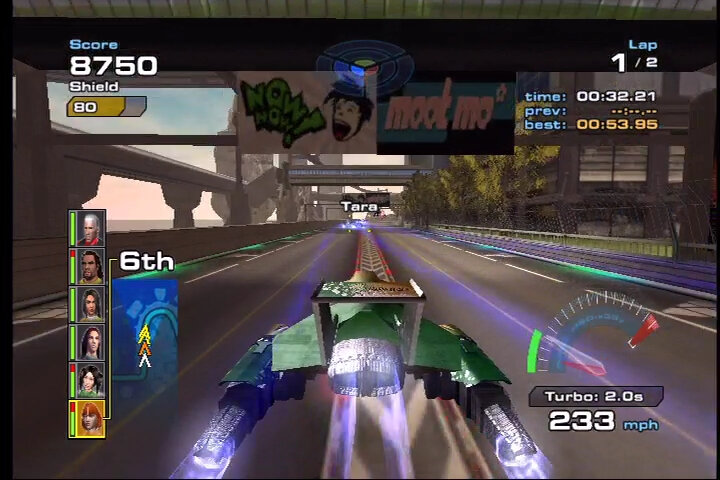Click the blue track minimap with arrow markers

[x=145, y=335]
